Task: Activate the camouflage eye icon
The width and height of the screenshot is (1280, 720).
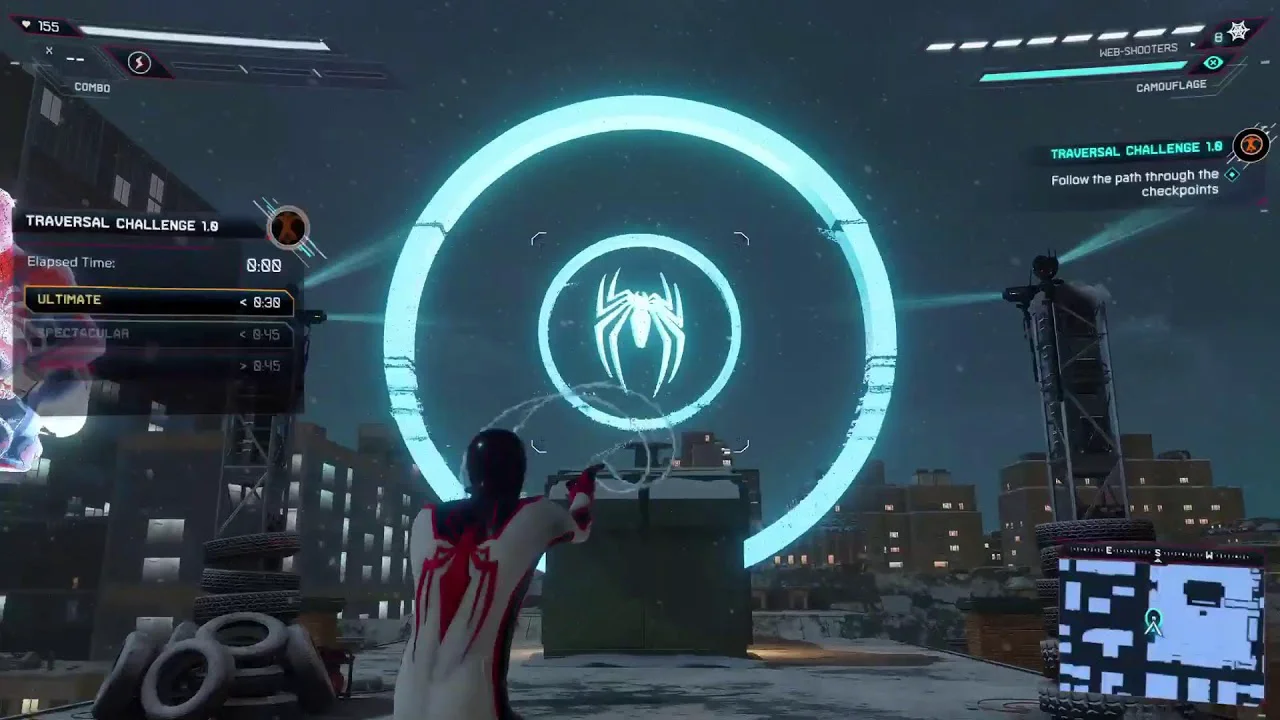Action: [x=1213, y=63]
